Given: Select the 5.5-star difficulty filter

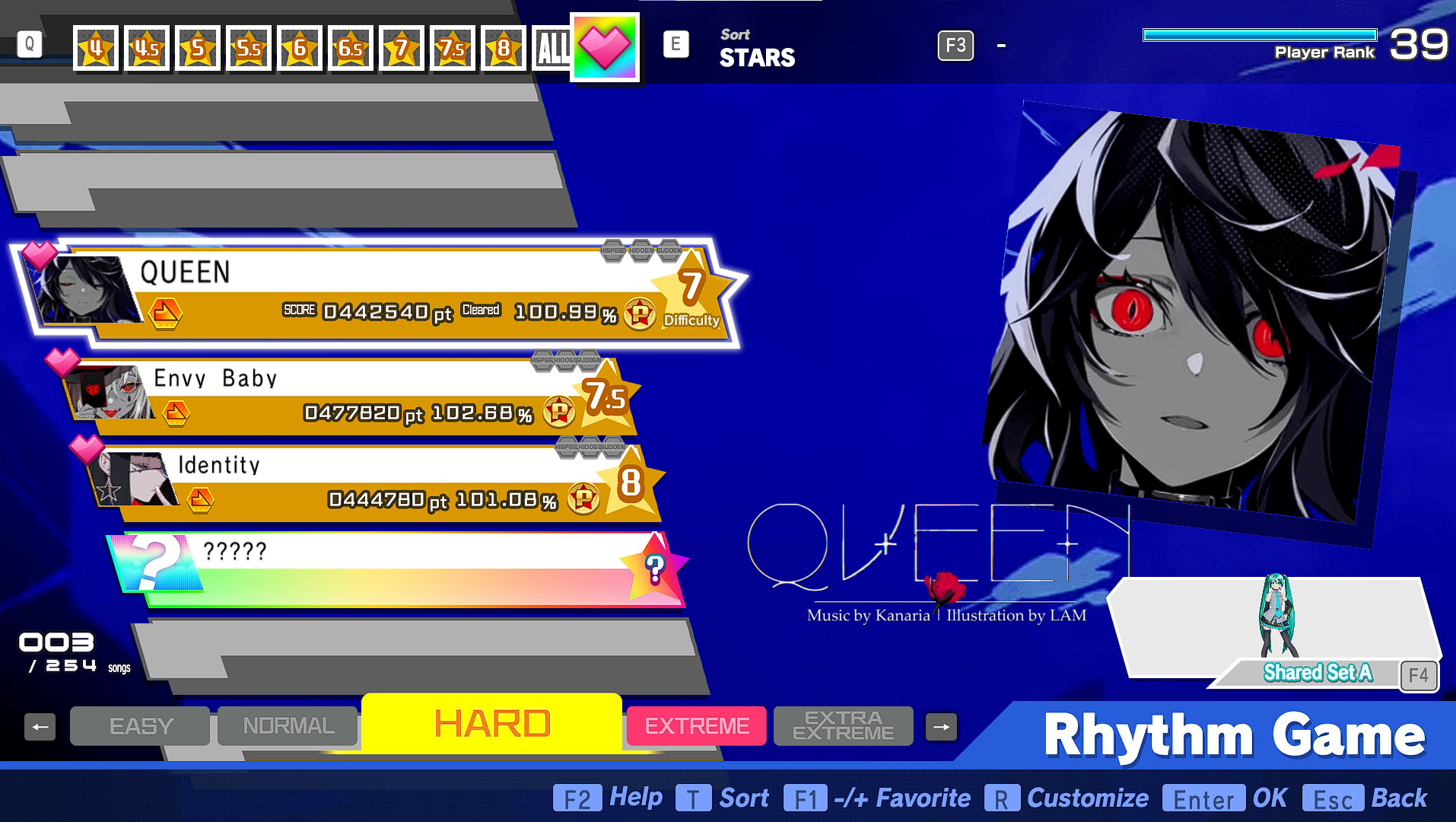Looking at the screenshot, I should pyautogui.click(x=249, y=46).
